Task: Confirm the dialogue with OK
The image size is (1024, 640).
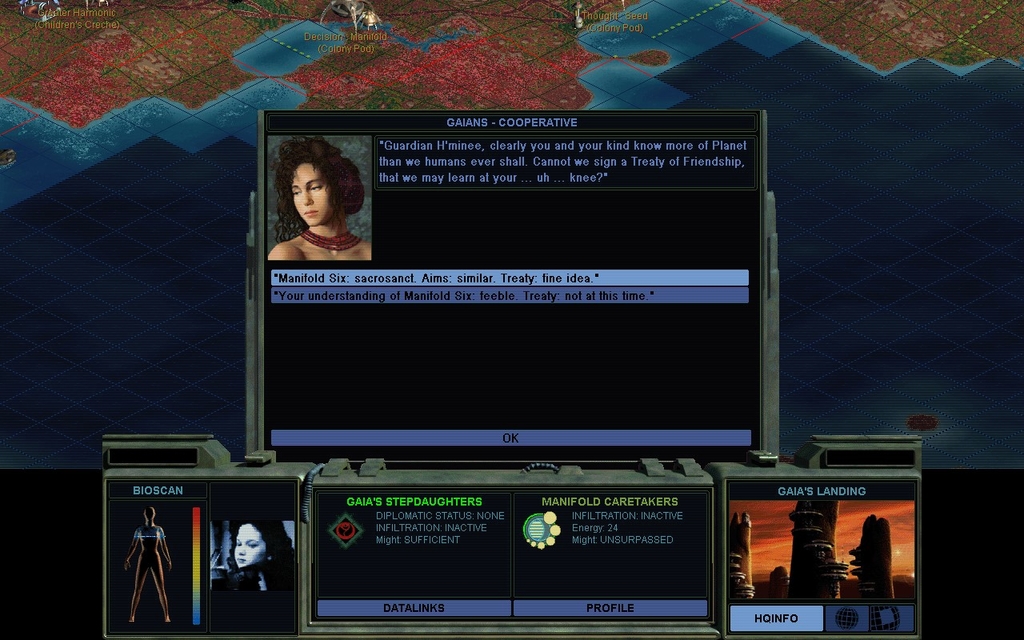Action: point(510,438)
